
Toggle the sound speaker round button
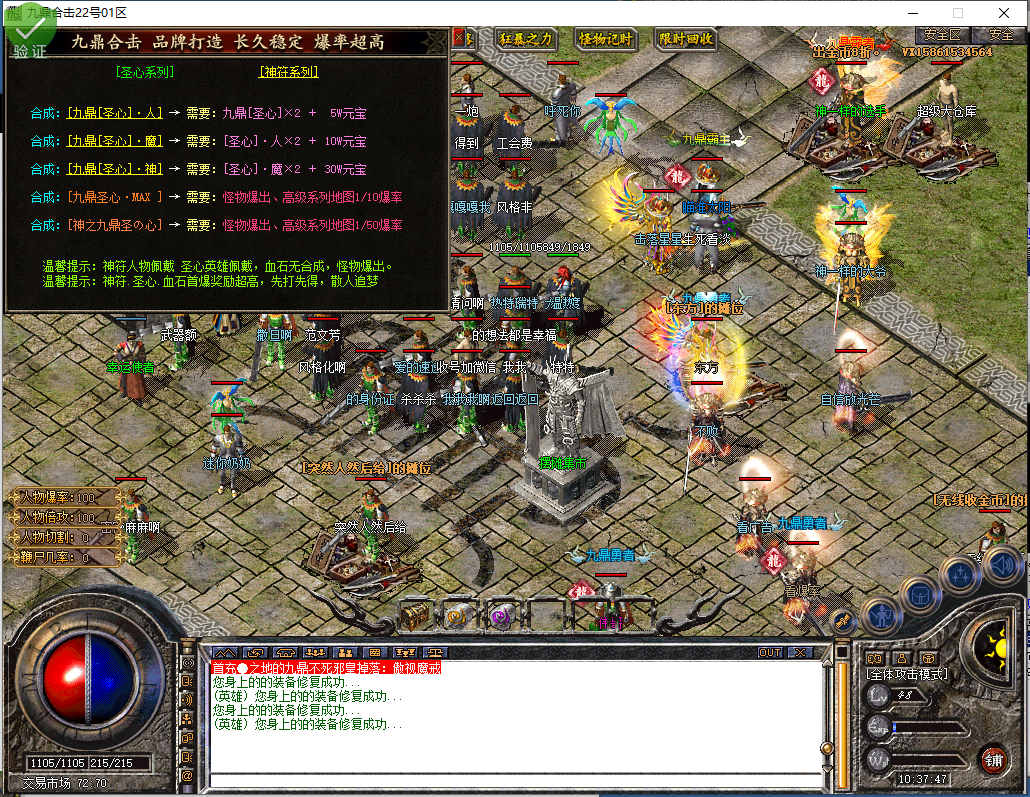(x=1001, y=566)
